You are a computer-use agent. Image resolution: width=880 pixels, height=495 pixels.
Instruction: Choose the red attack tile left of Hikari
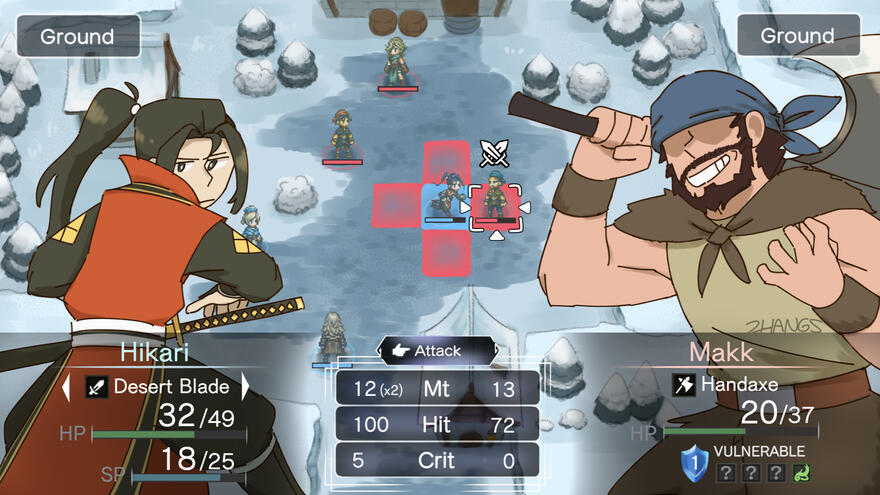point(396,206)
